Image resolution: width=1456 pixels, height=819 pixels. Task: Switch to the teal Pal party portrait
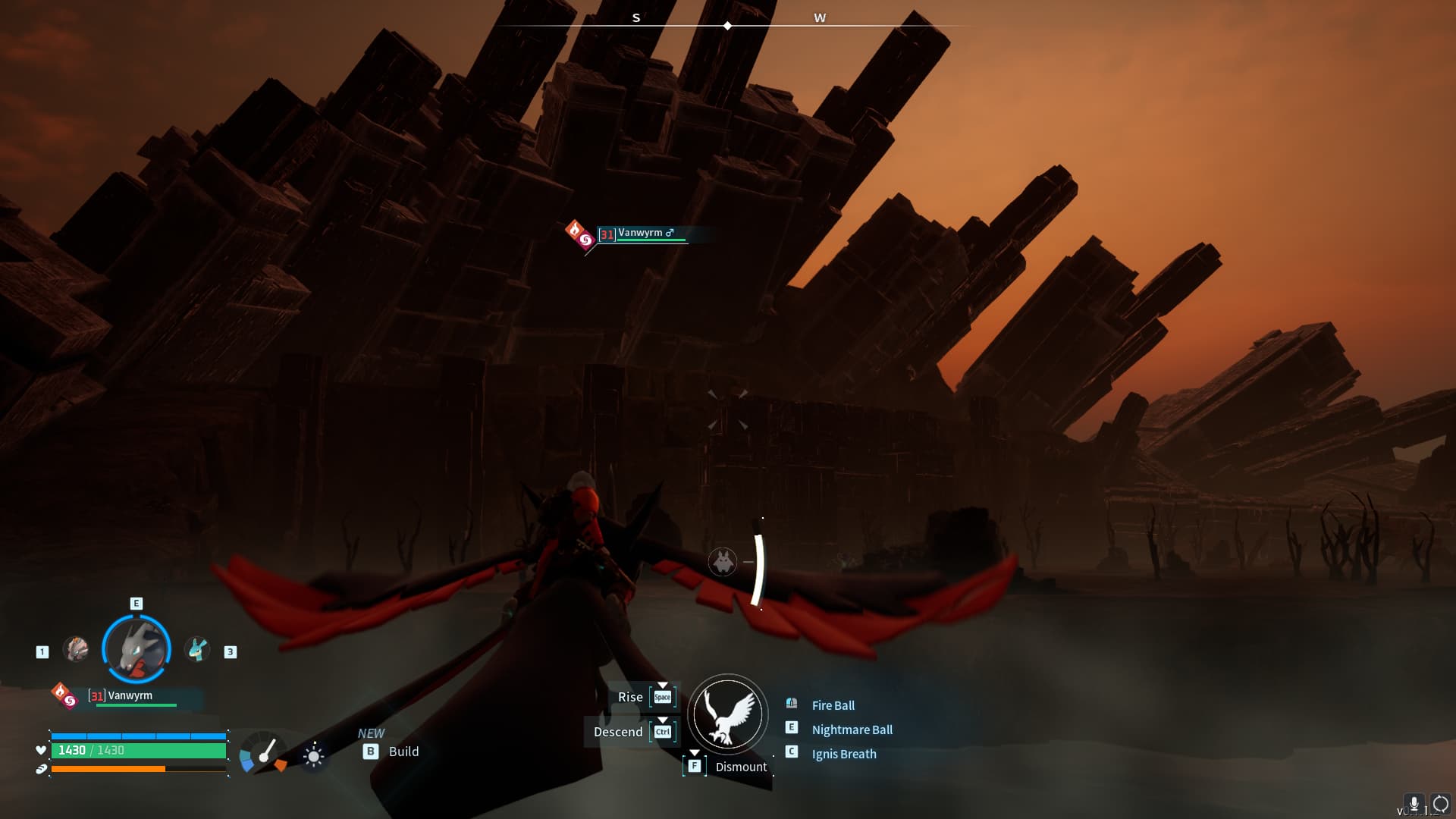point(197,649)
